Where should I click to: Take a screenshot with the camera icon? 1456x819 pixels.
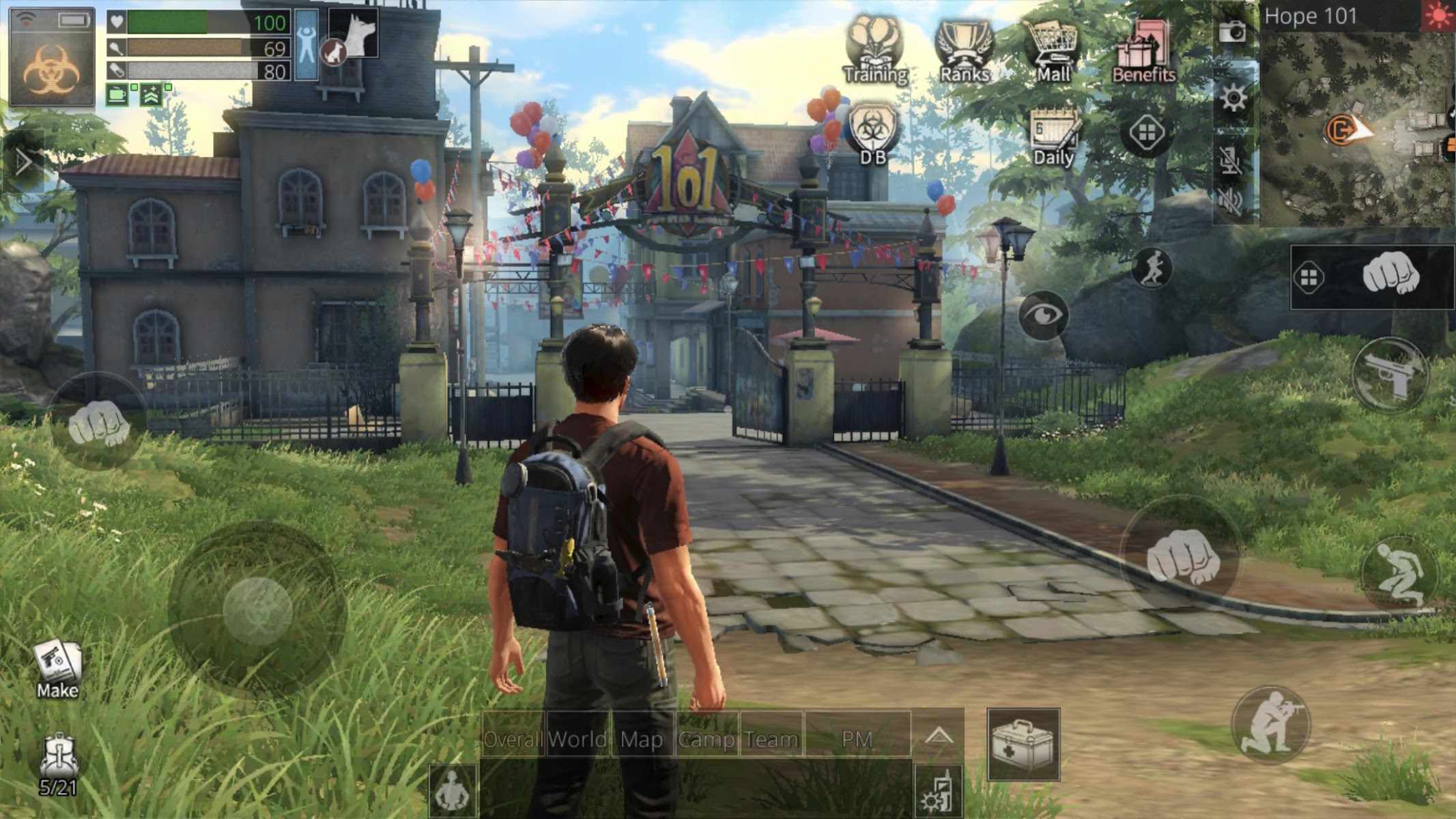[x=1232, y=31]
